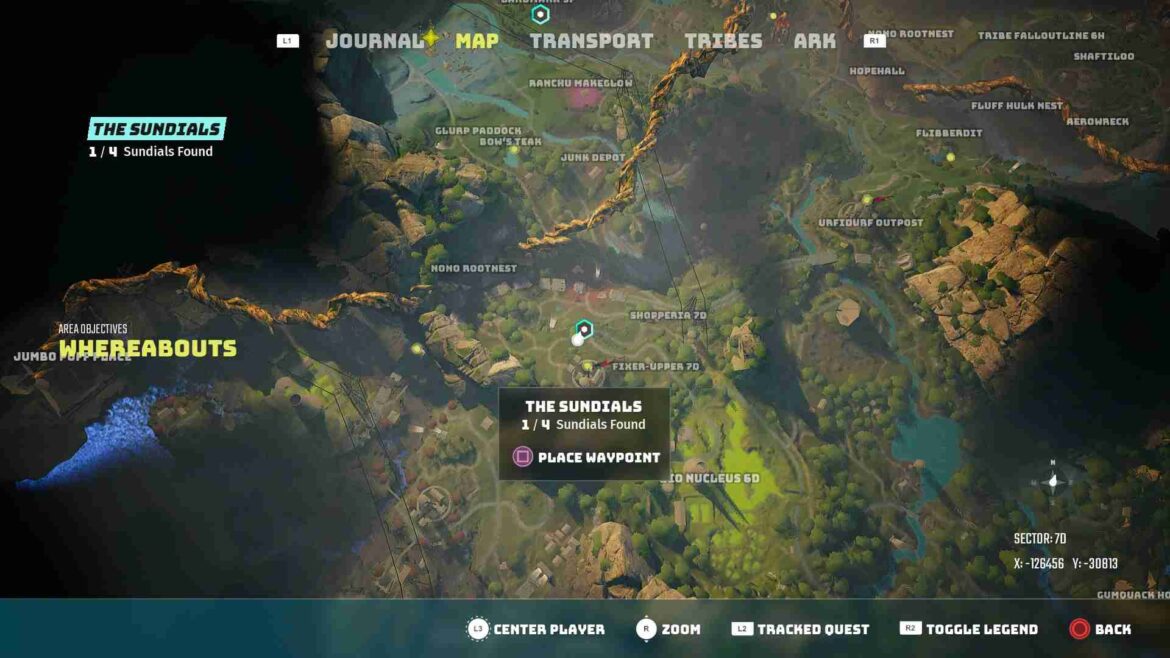This screenshot has width=1170, height=658.
Task: Select the Map tab
Action: [x=476, y=41]
